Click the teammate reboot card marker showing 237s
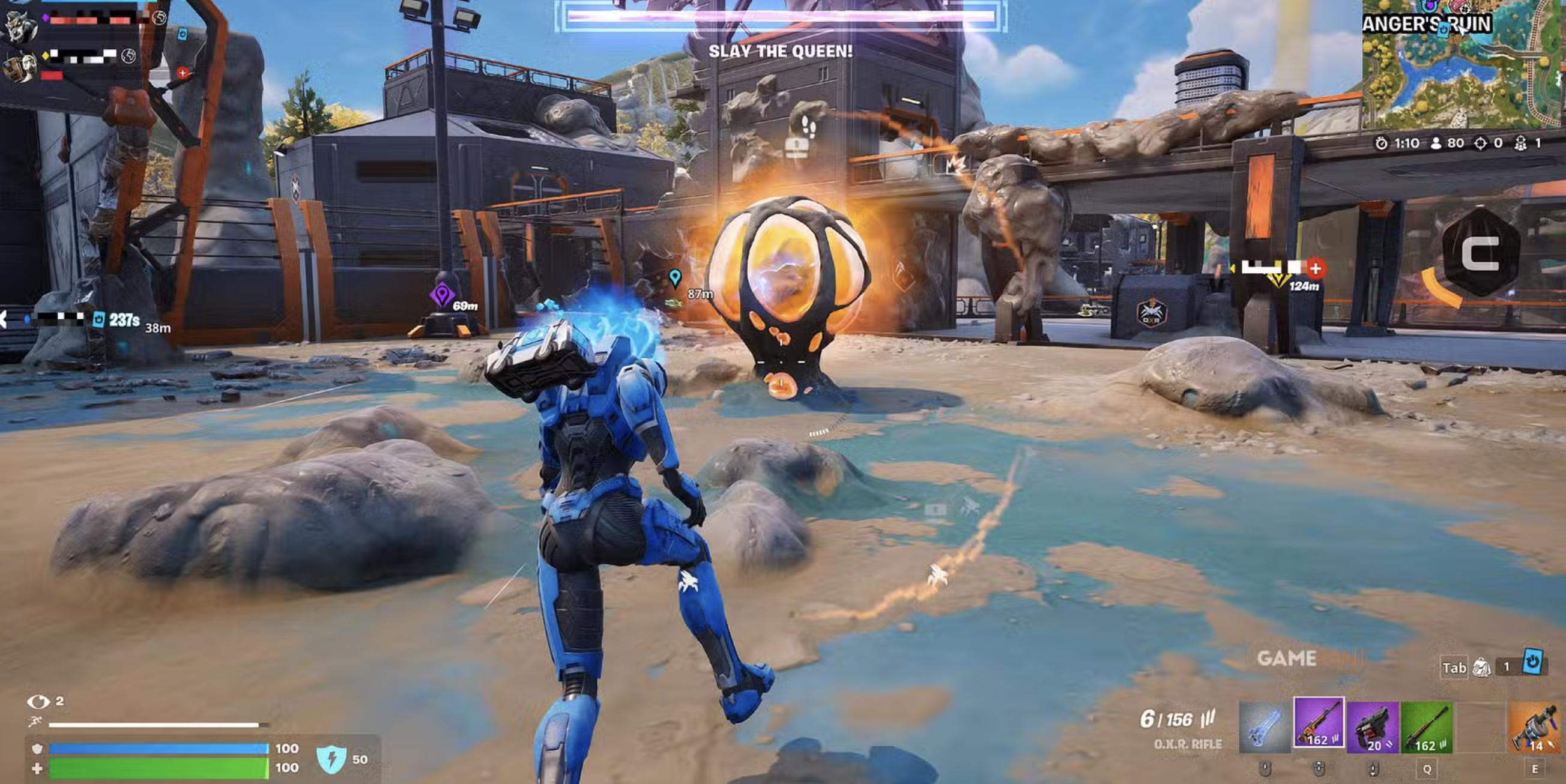The height and width of the screenshot is (784, 1566). pos(98,319)
